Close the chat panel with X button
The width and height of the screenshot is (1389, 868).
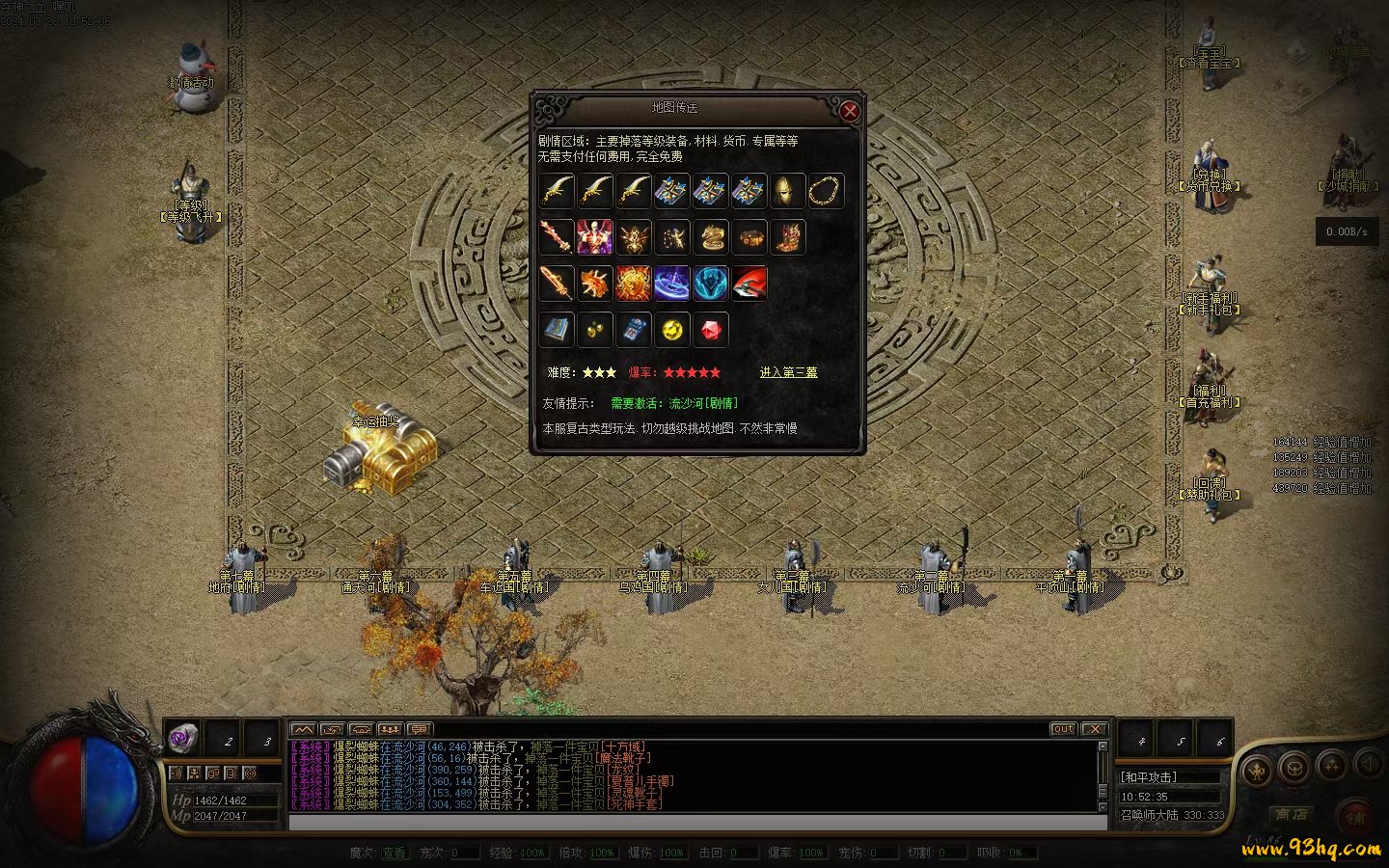1094,729
